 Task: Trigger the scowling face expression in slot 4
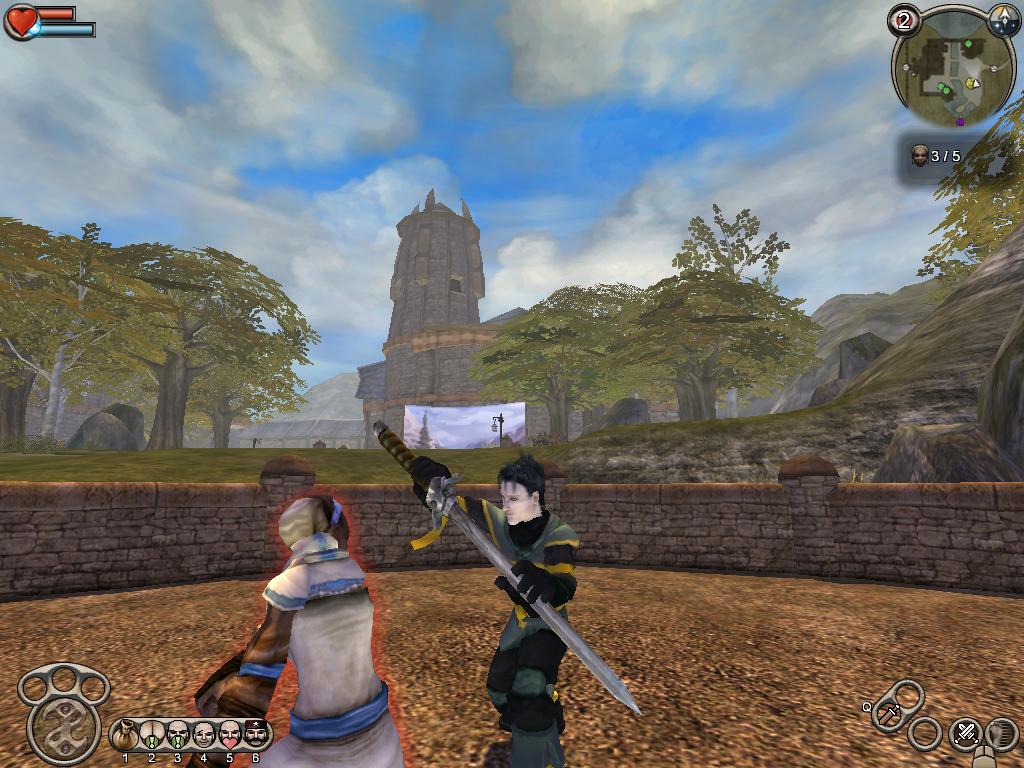[x=204, y=736]
